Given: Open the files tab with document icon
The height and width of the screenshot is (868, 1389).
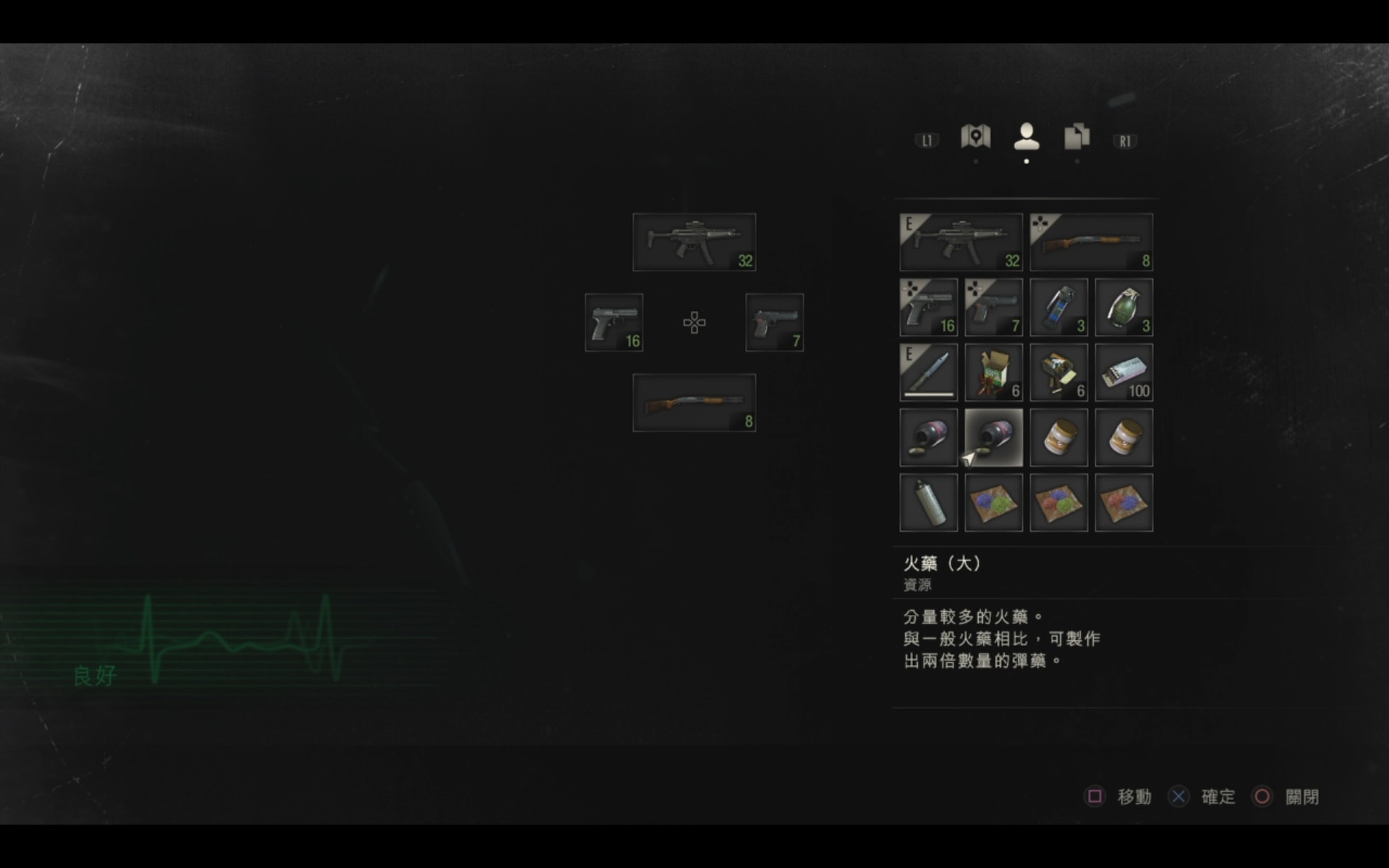Looking at the screenshot, I should pos(1076,137).
